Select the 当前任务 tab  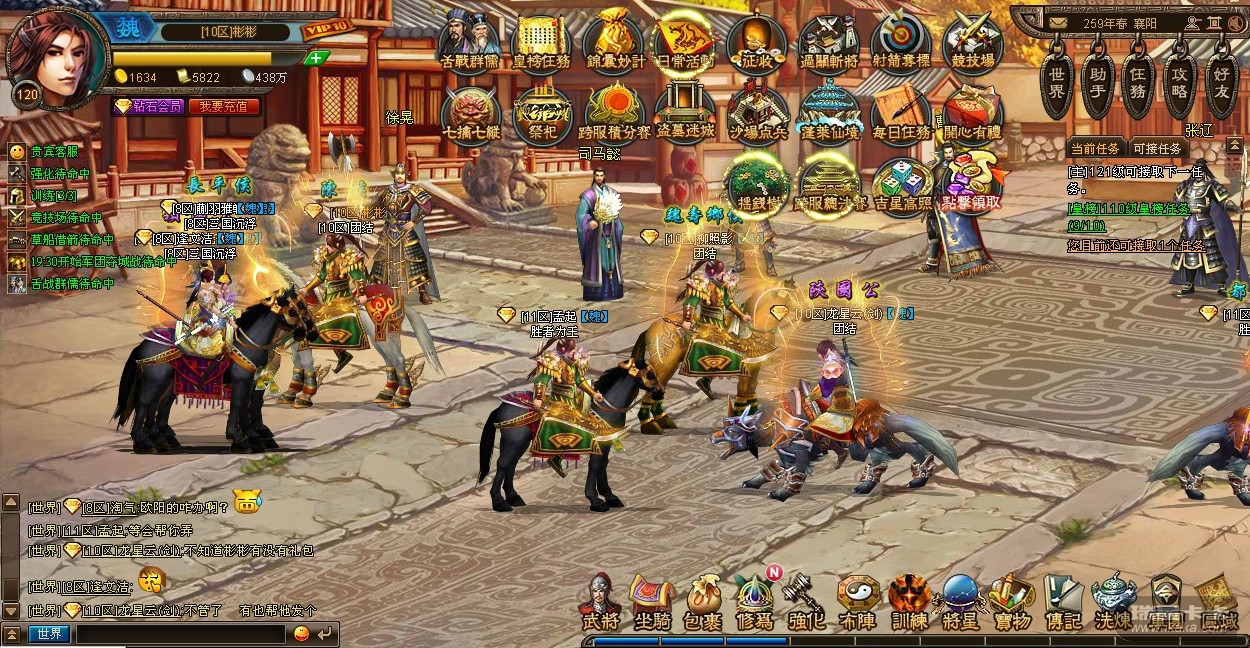coord(1097,149)
